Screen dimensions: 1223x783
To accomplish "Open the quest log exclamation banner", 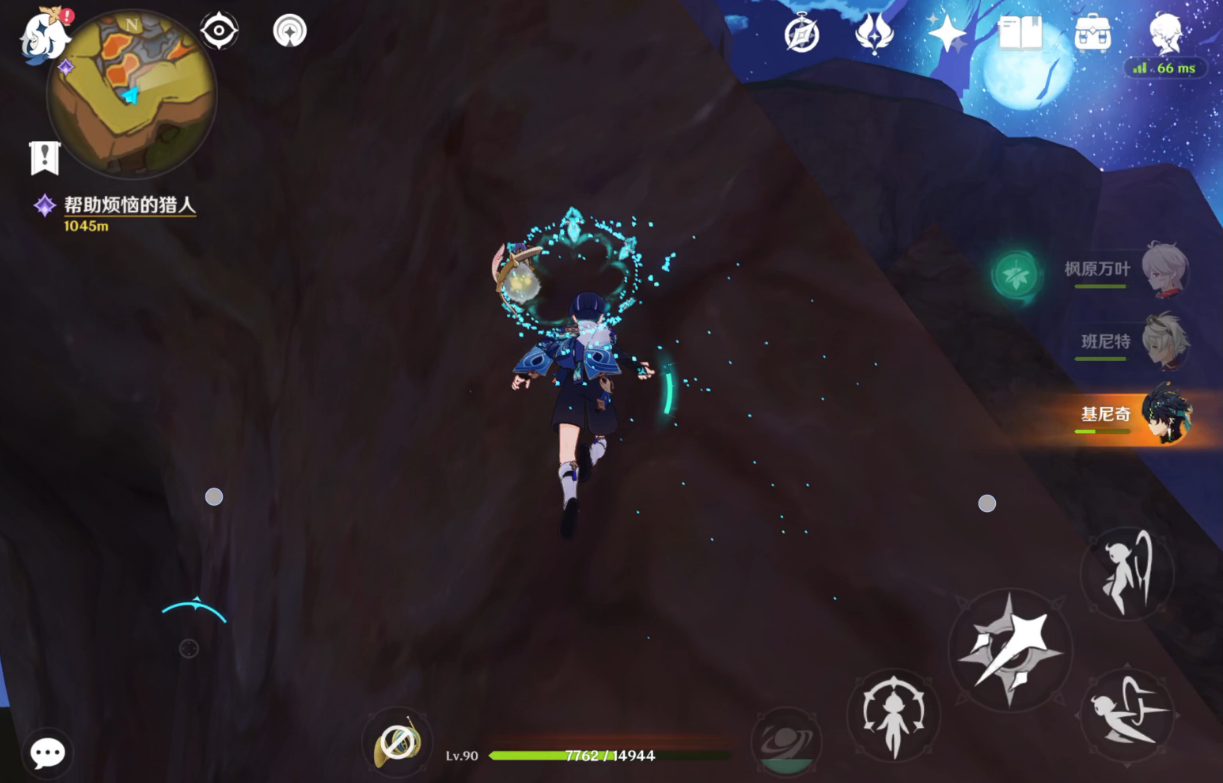I will coord(45,157).
